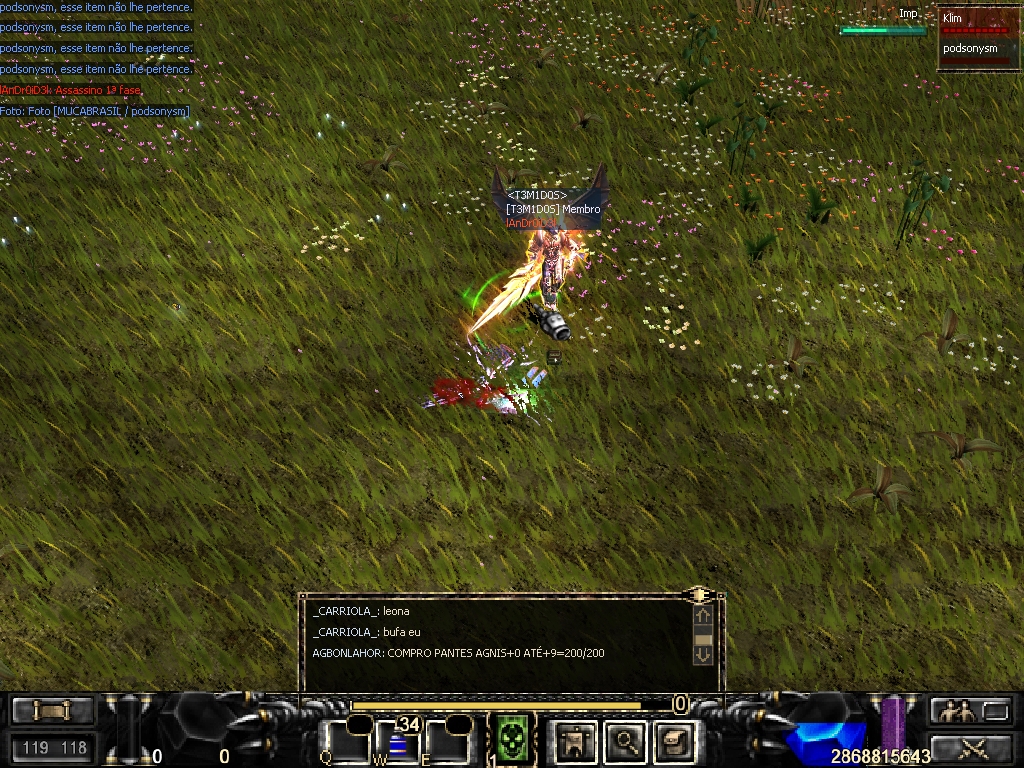
Task: Select the green skull skill icon
Action: [x=512, y=741]
